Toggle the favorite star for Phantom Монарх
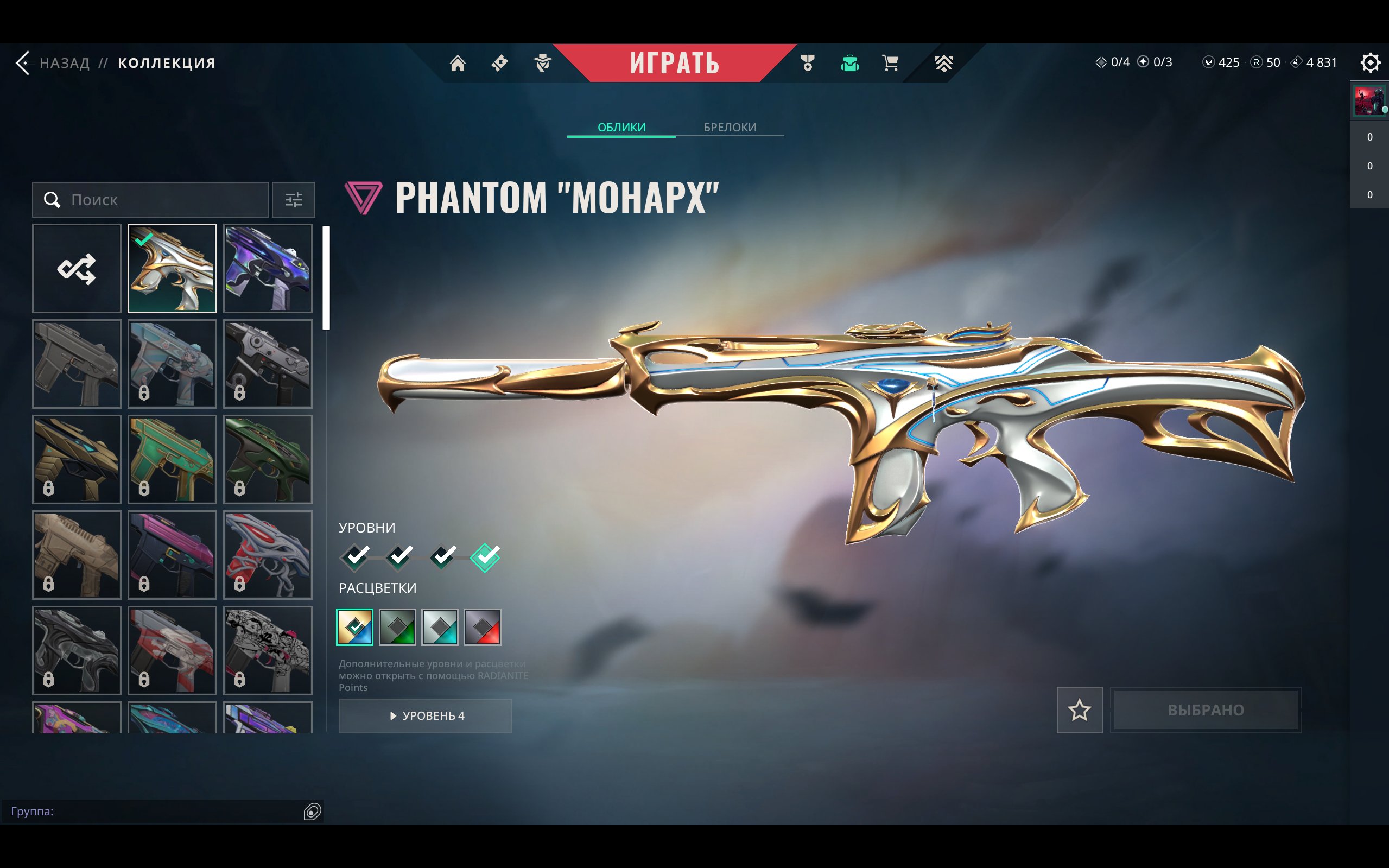Screen dimensions: 1389x868 (x=1080, y=710)
